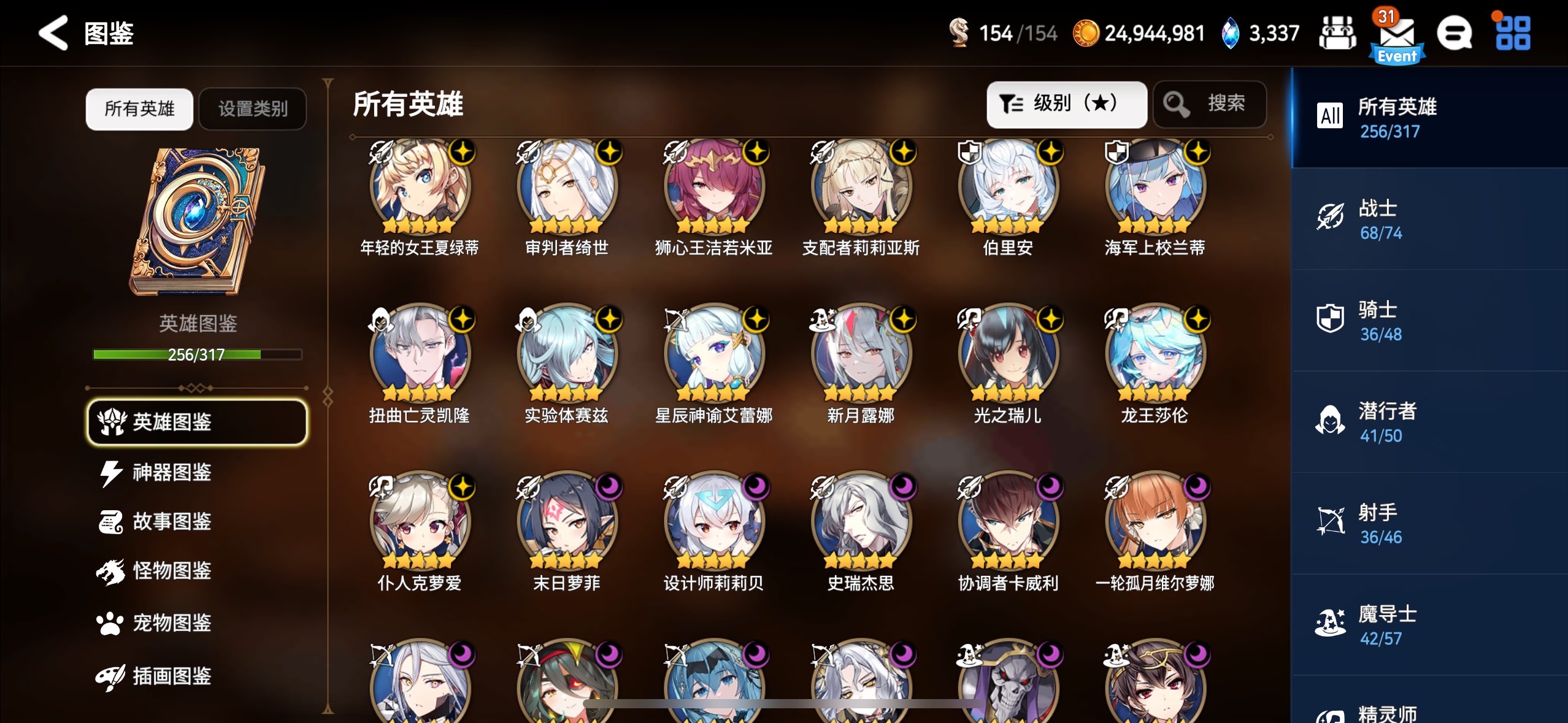Image resolution: width=1568 pixels, height=723 pixels.
Task: Show only 潜行者 heroes
Action: (x=1429, y=422)
